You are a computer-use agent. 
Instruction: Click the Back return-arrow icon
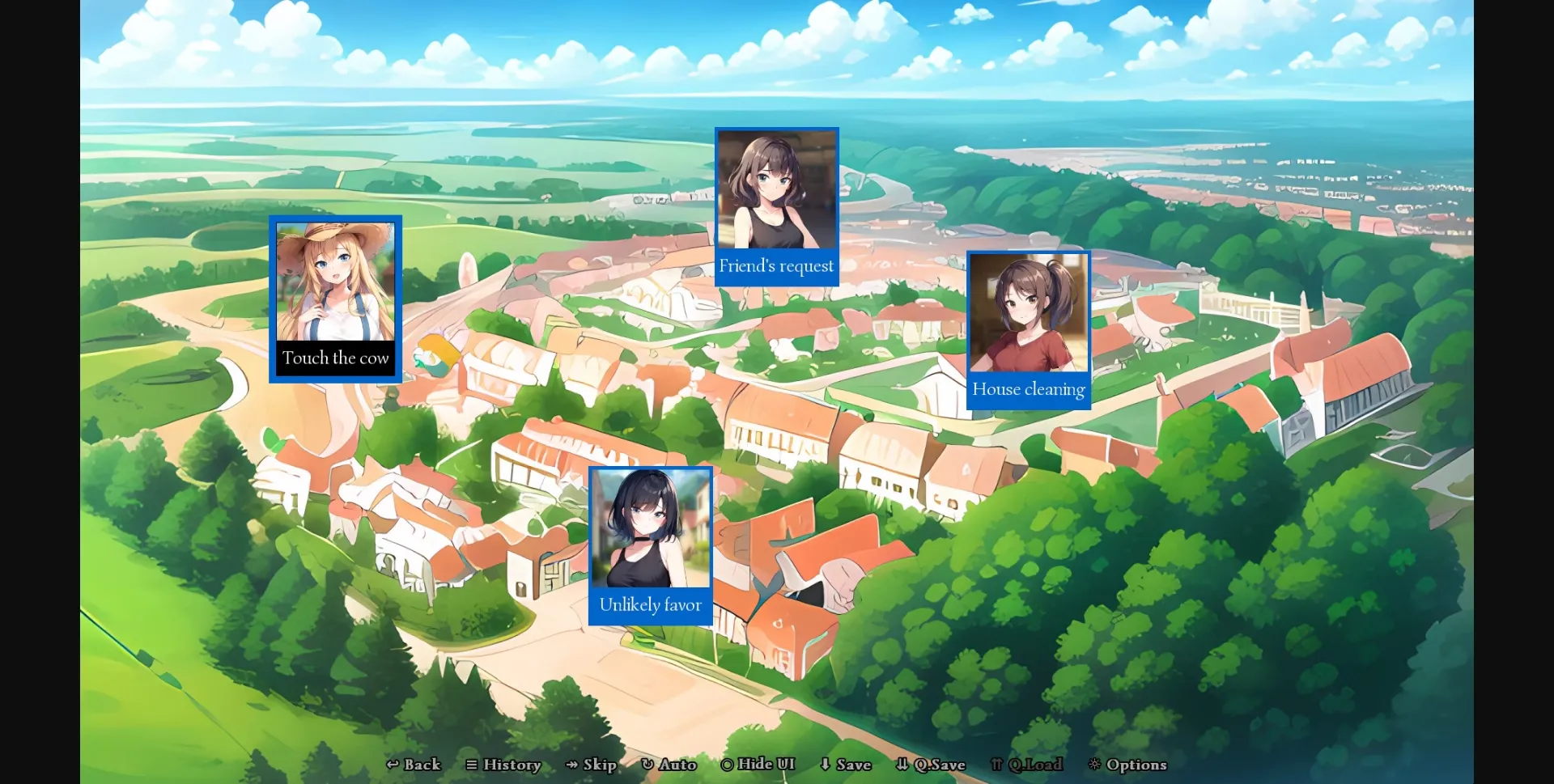[393, 765]
